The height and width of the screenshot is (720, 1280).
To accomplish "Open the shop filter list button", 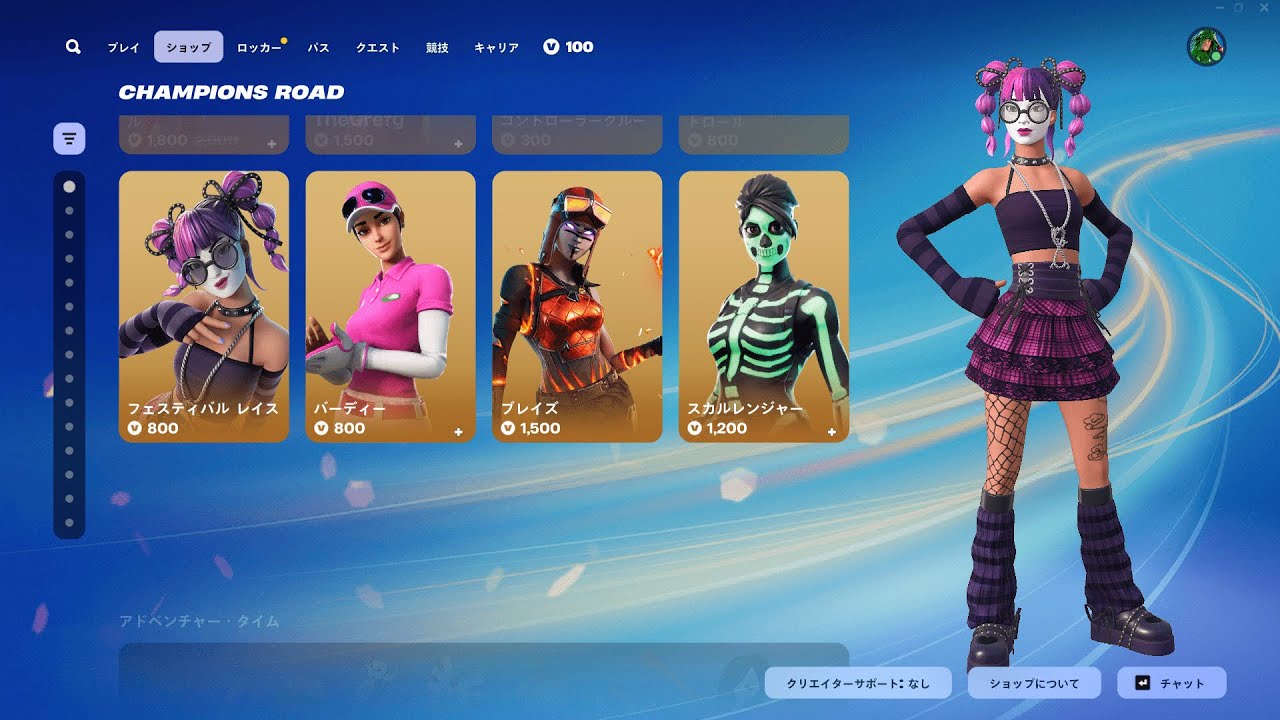I will tap(69, 138).
